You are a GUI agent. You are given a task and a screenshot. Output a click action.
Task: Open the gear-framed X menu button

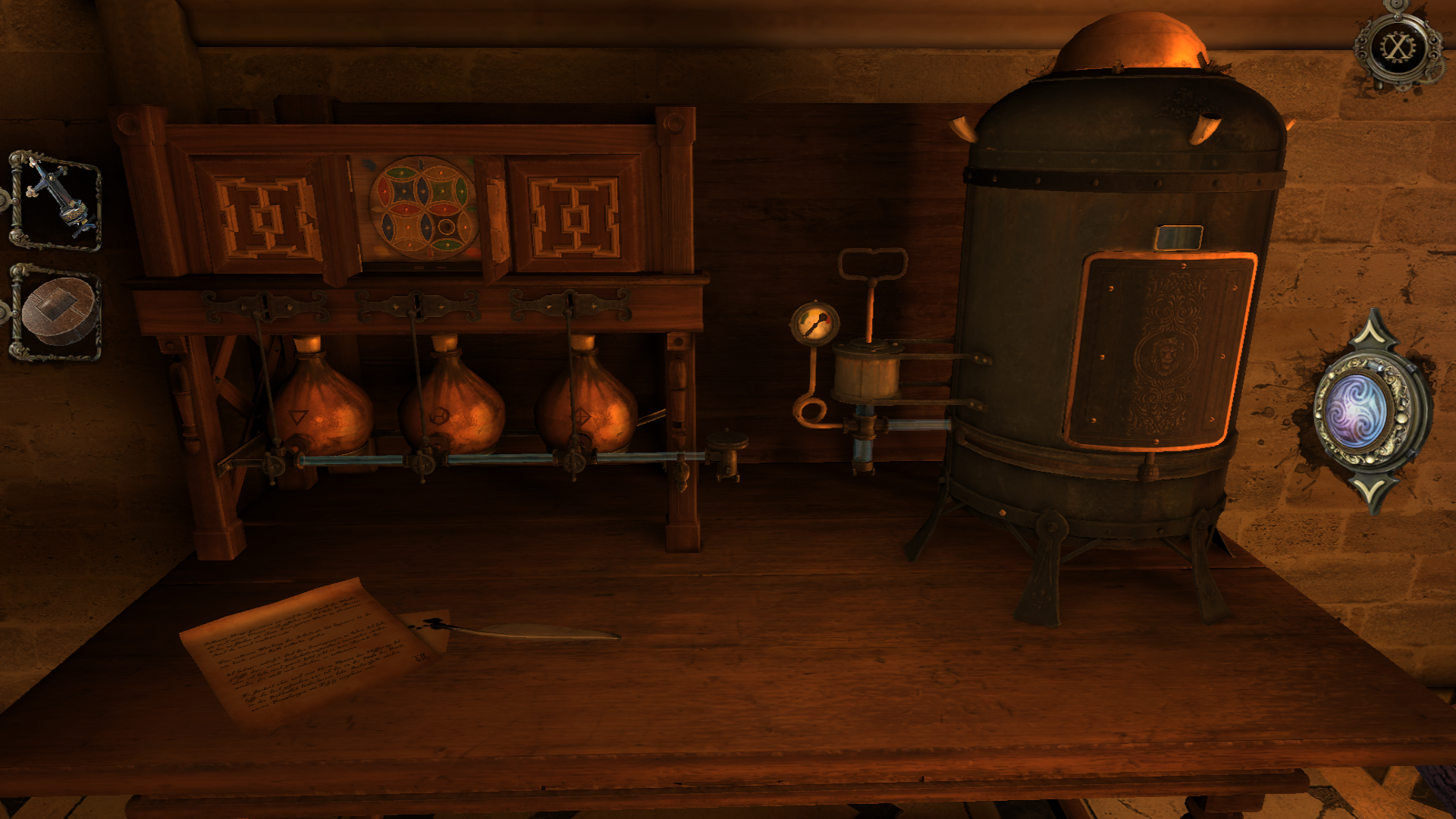pos(1397,48)
